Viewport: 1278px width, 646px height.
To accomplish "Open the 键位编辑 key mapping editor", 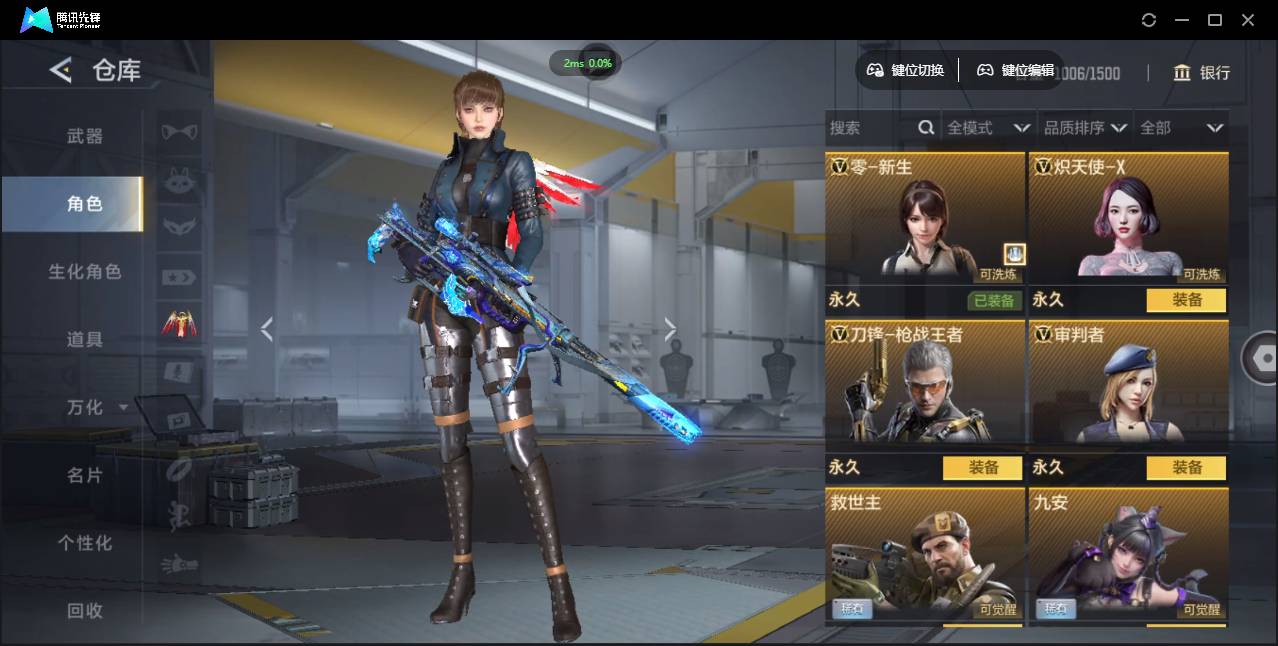I will click(1016, 70).
